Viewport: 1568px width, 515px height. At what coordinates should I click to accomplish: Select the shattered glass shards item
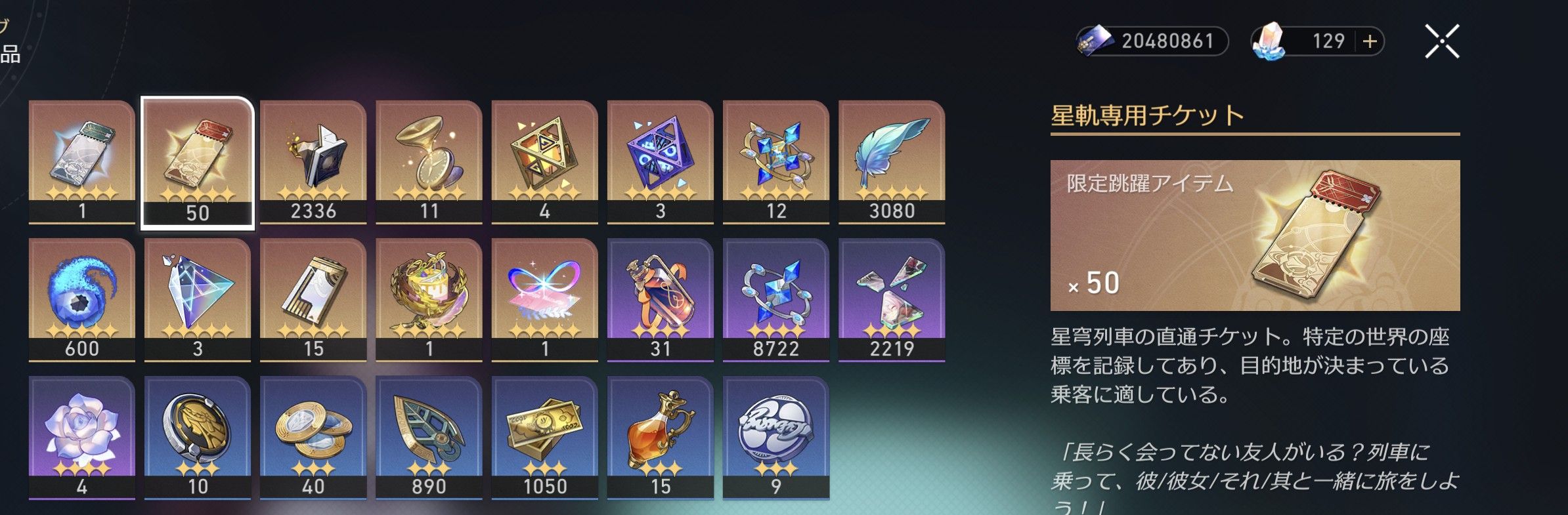point(892,299)
